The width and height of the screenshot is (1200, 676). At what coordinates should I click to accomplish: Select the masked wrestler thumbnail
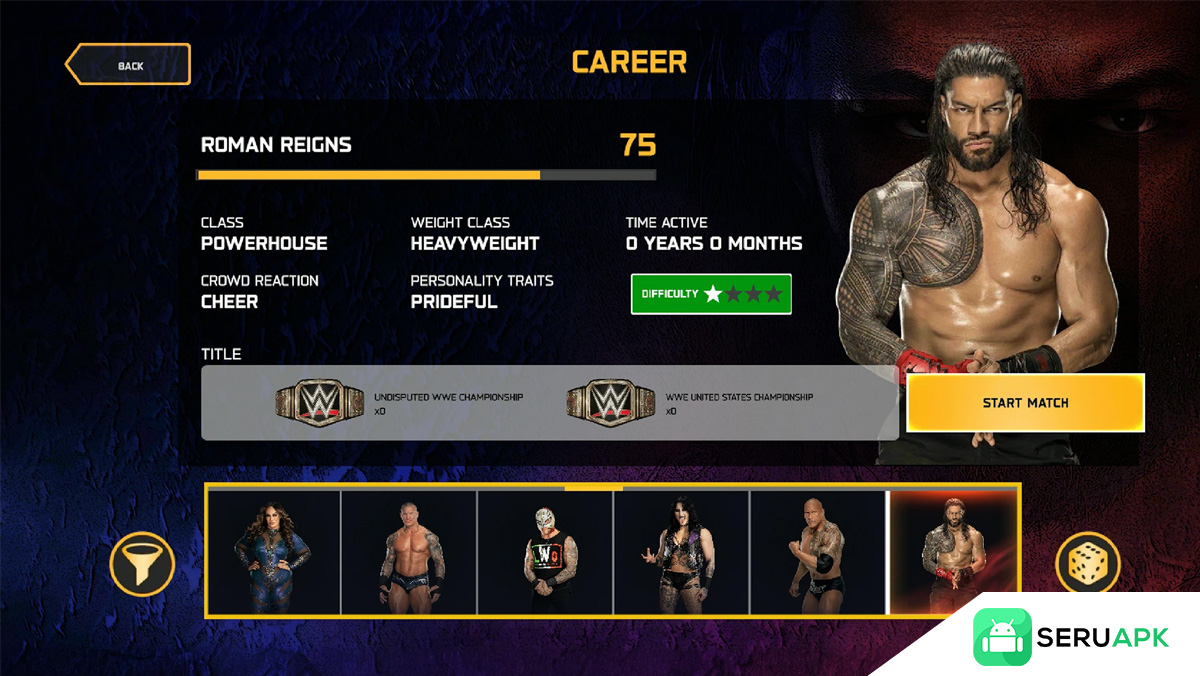point(545,552)
